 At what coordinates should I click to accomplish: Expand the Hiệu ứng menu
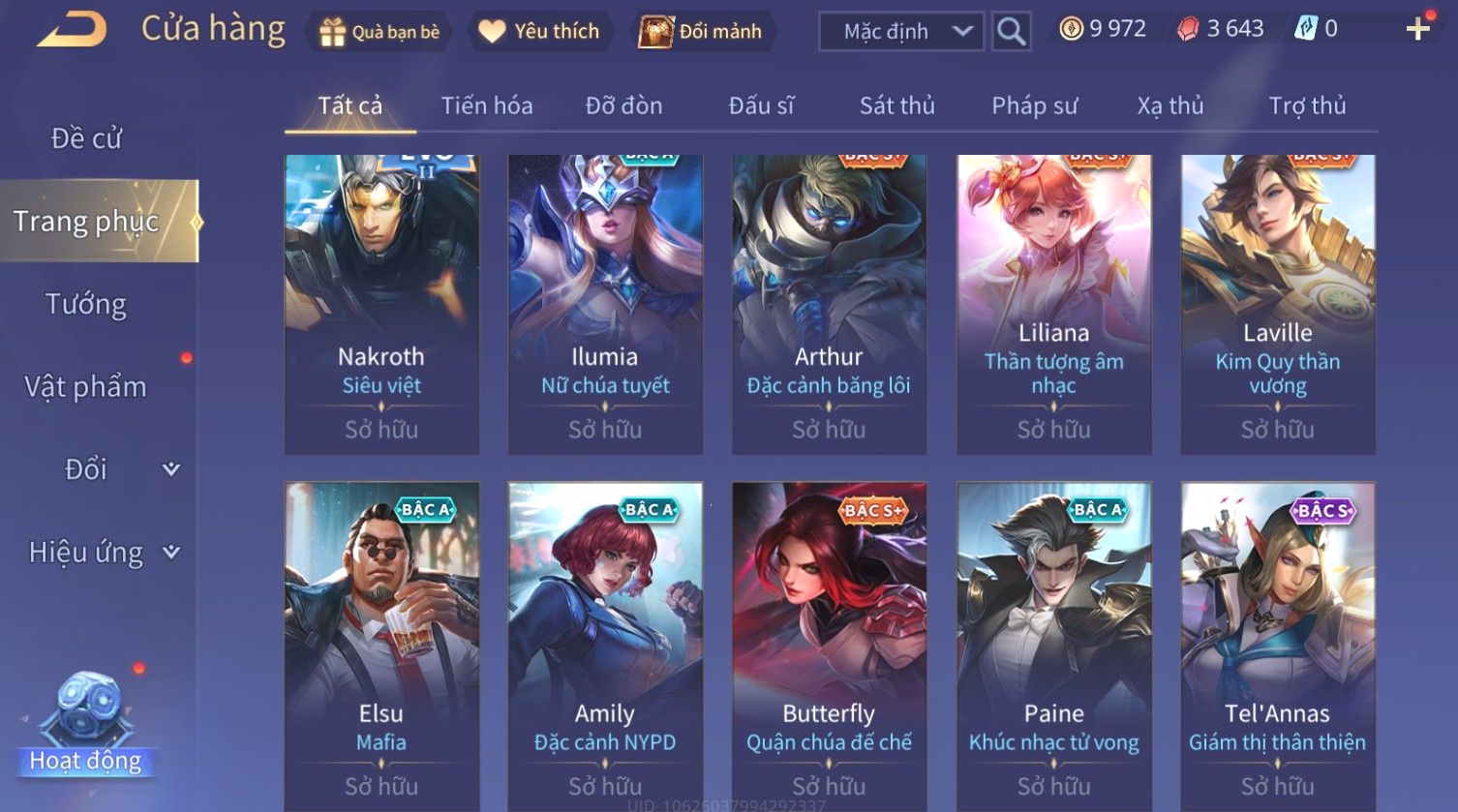[x=102, y=553]
